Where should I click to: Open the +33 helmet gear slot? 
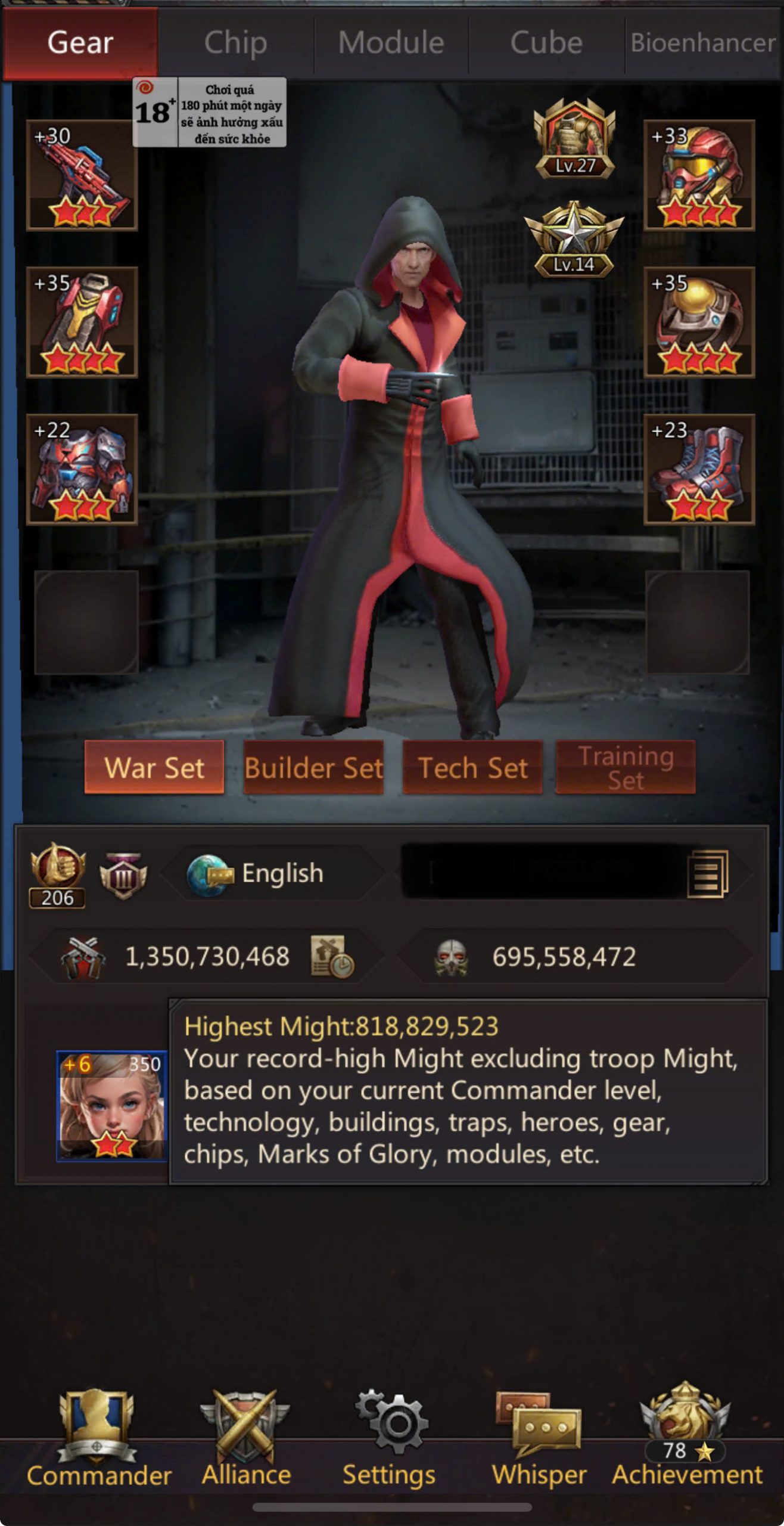click(699, 175)
